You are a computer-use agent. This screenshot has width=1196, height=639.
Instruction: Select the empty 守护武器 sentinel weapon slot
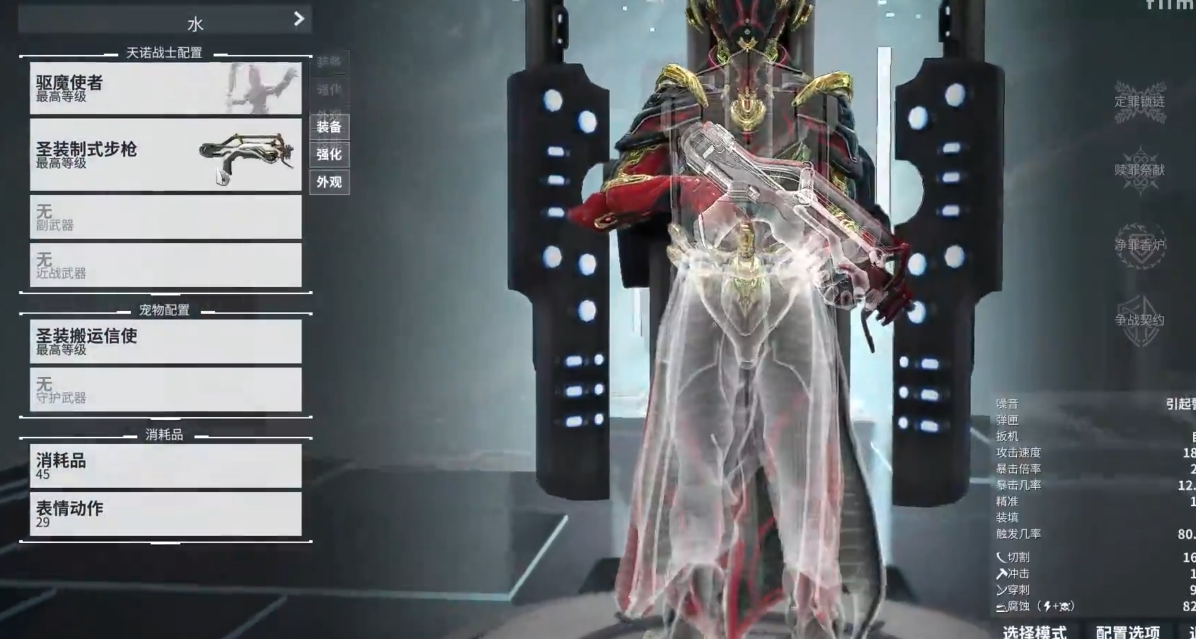165,389
